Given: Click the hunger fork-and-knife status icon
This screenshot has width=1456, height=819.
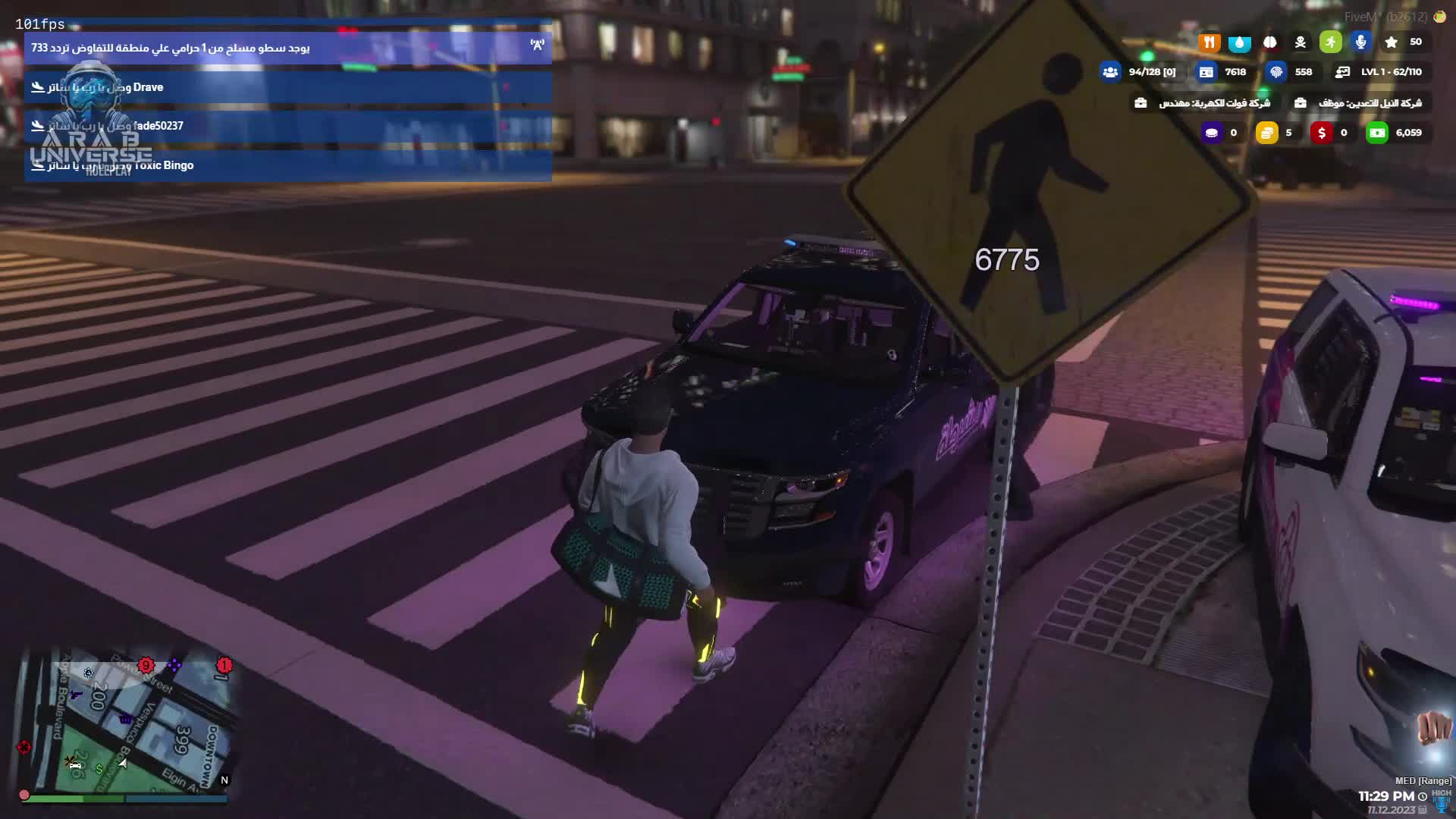Looking at the screenshot, I should pos(1209,42).
